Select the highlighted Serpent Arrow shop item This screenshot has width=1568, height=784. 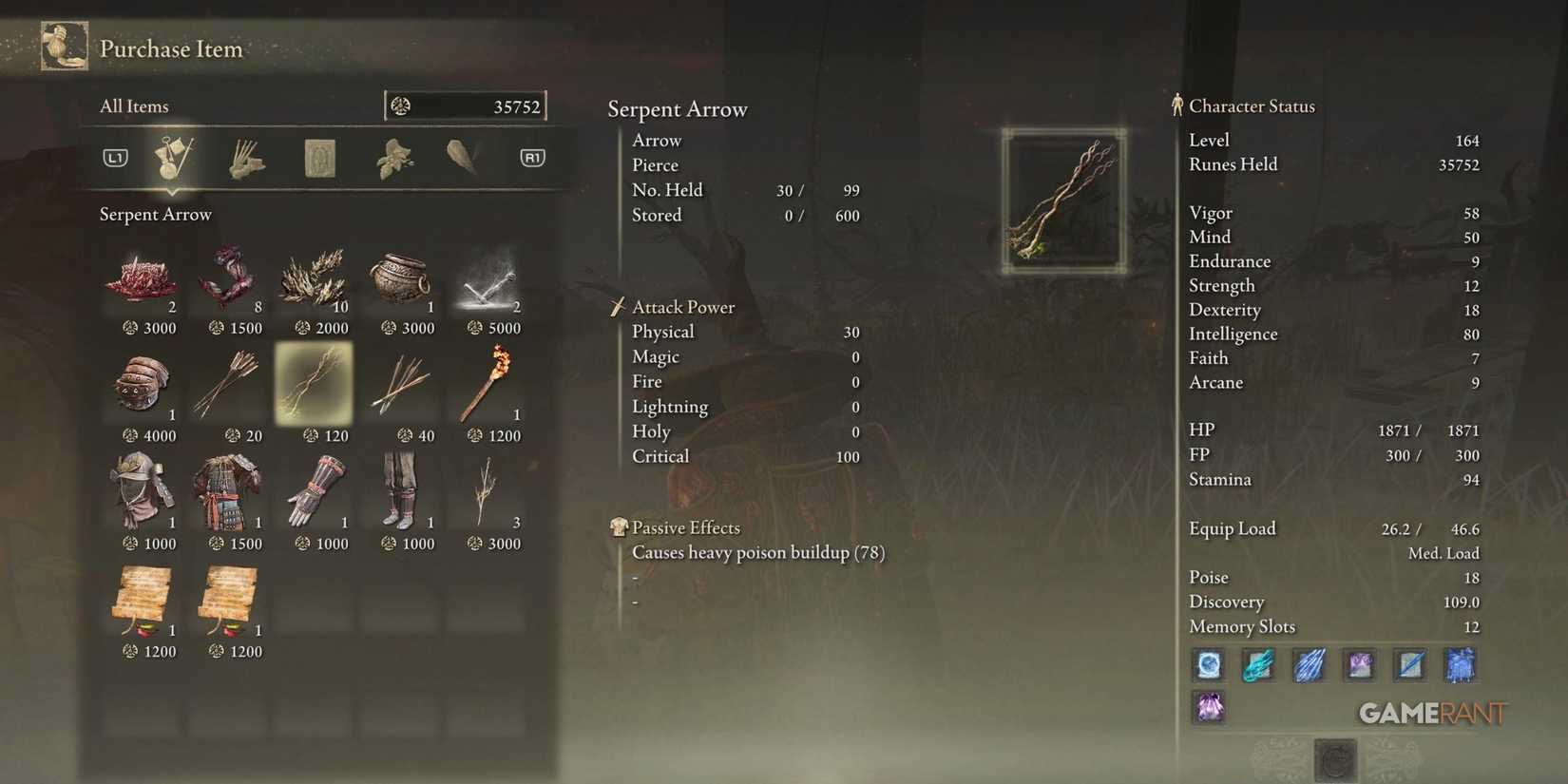pos(314,385)
